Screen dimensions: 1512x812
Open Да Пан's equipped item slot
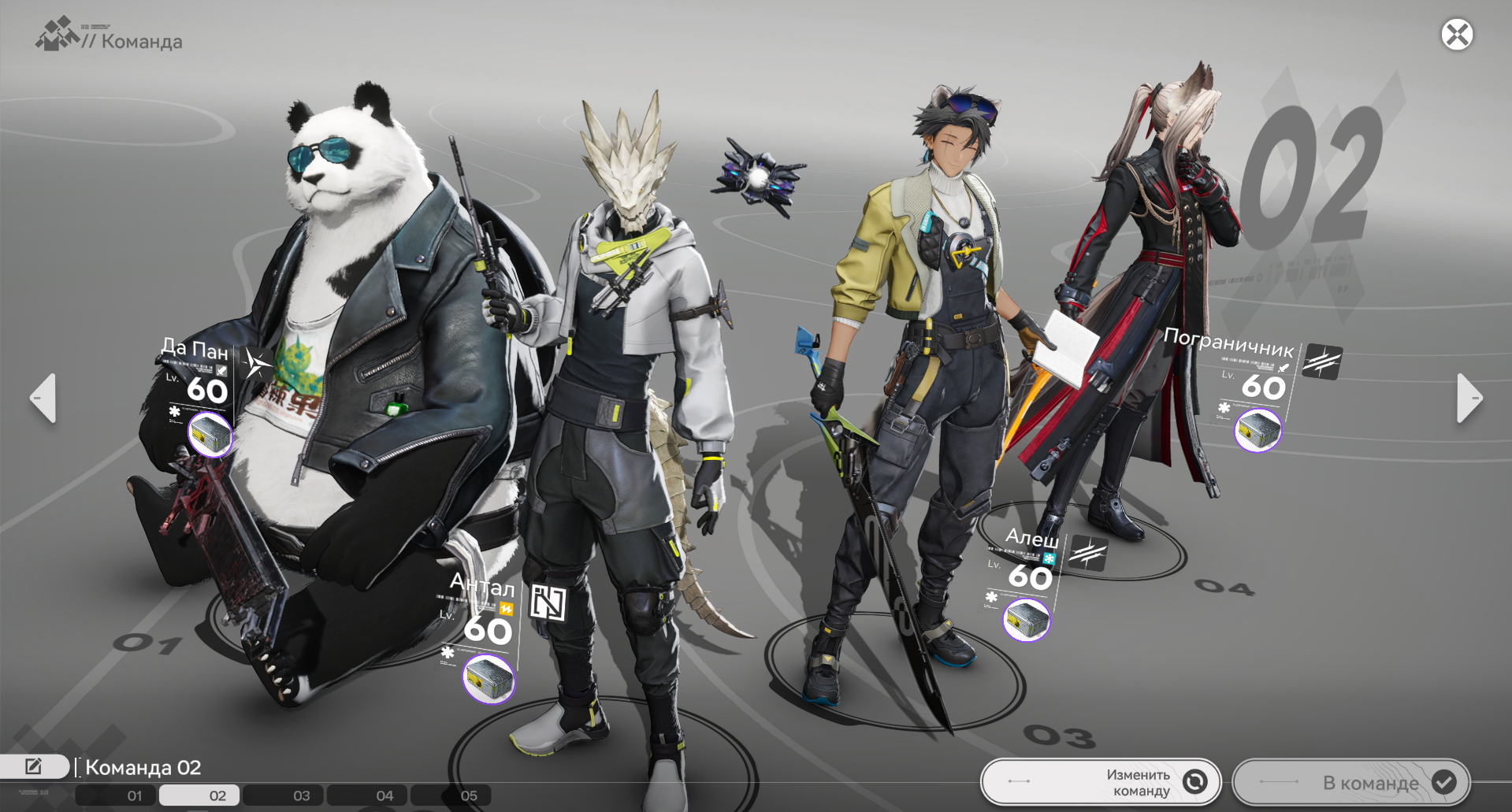tap(210, 434)
